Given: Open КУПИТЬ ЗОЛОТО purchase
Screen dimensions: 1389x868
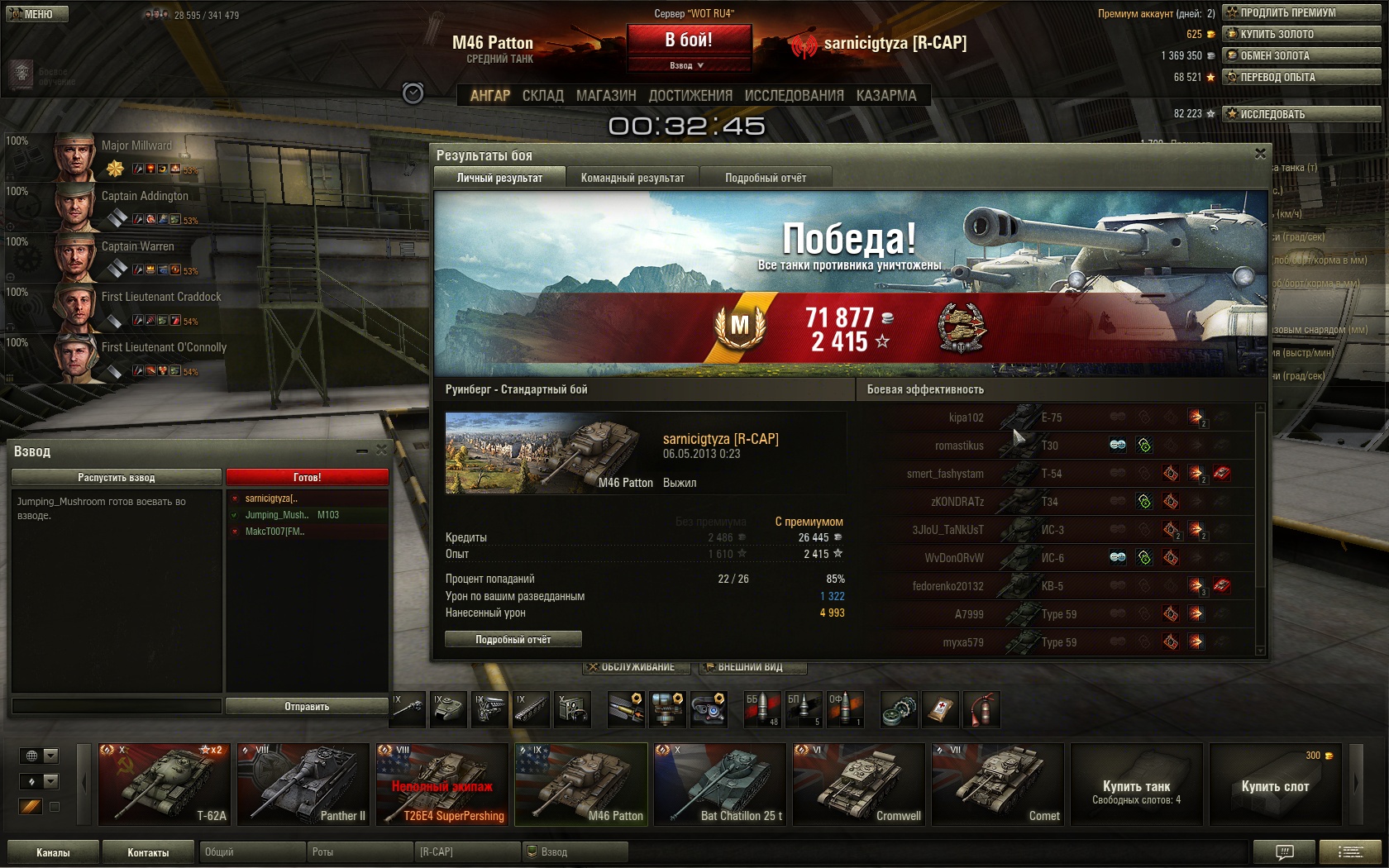Looking at the screenshot, I should click(1301, 34).
